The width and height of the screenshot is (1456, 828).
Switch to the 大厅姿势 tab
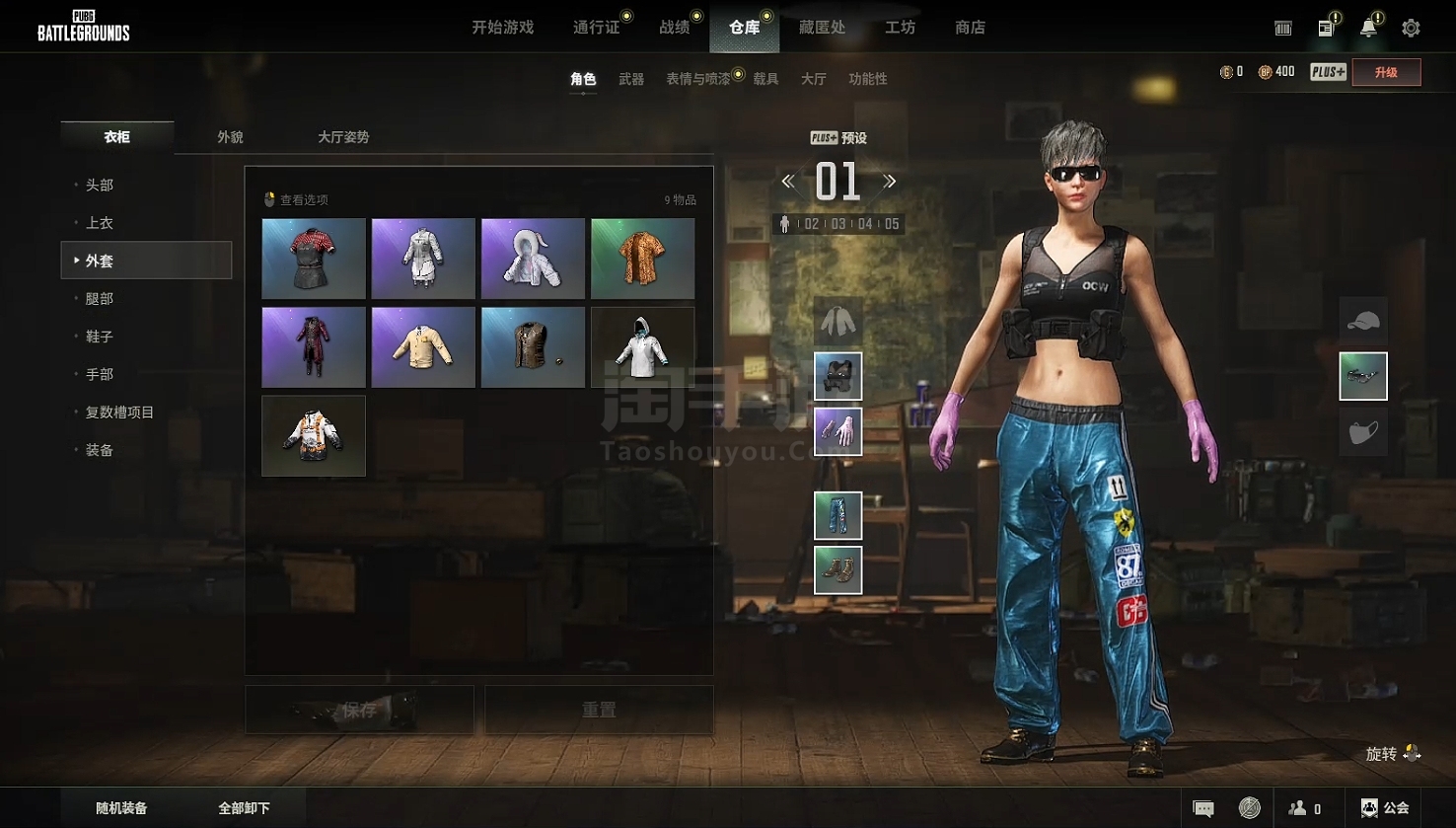(x=343, y=137)
